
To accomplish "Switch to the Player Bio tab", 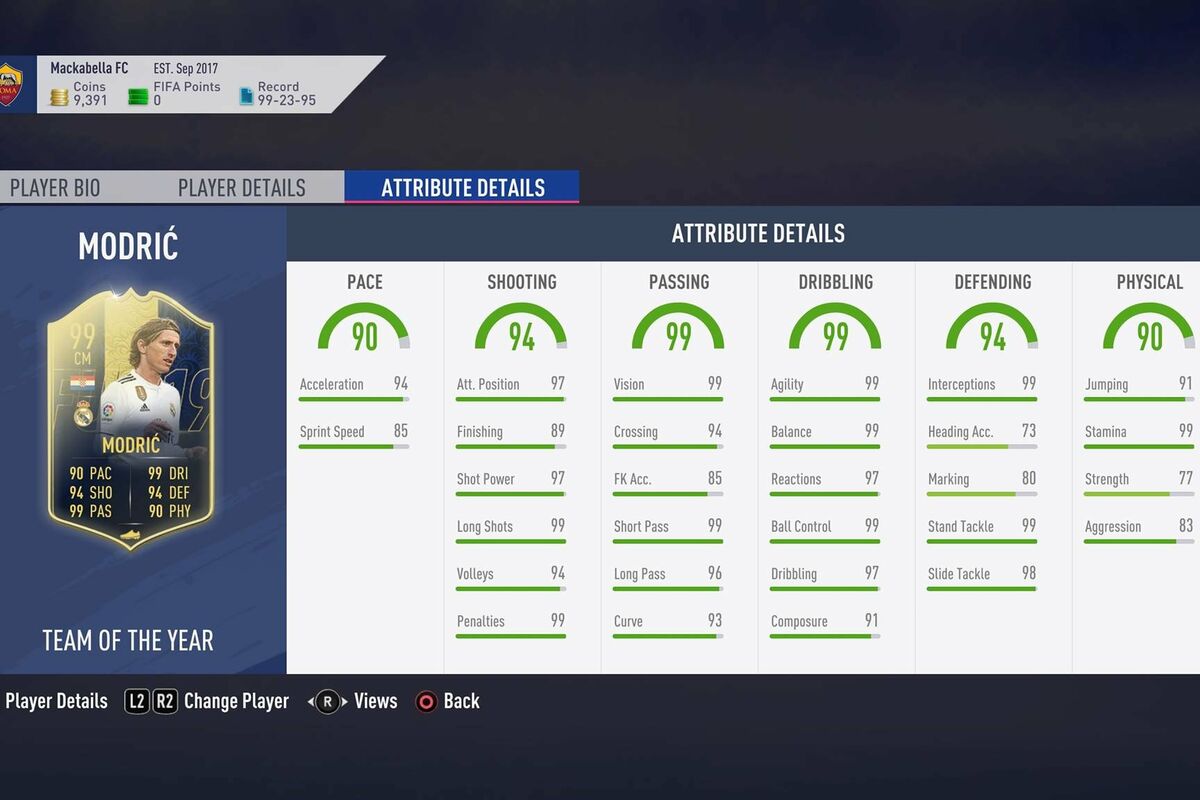I will pos(55,188).
